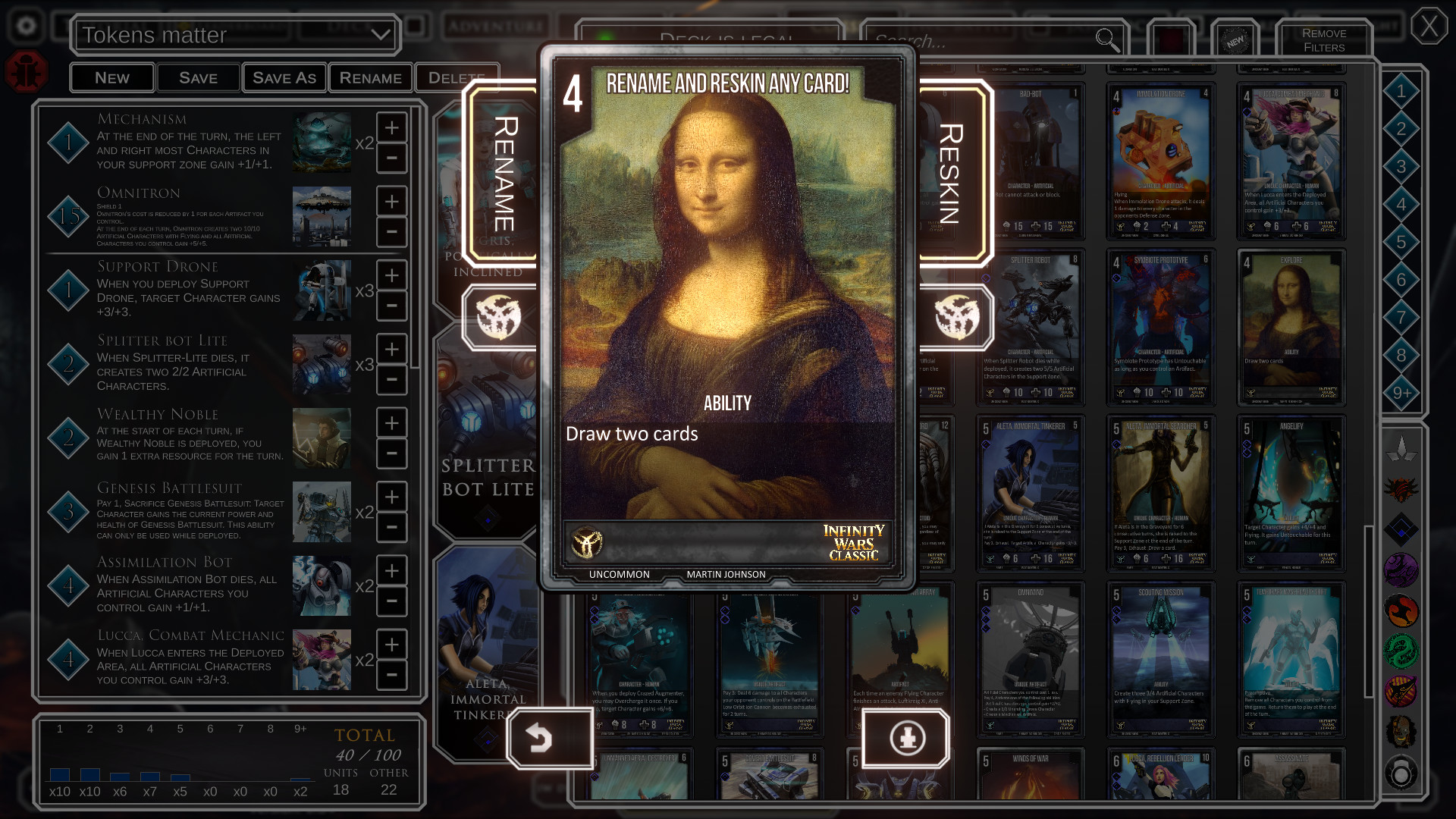Click the gear faction icon at sidebar bottom

click(1401, 771)
